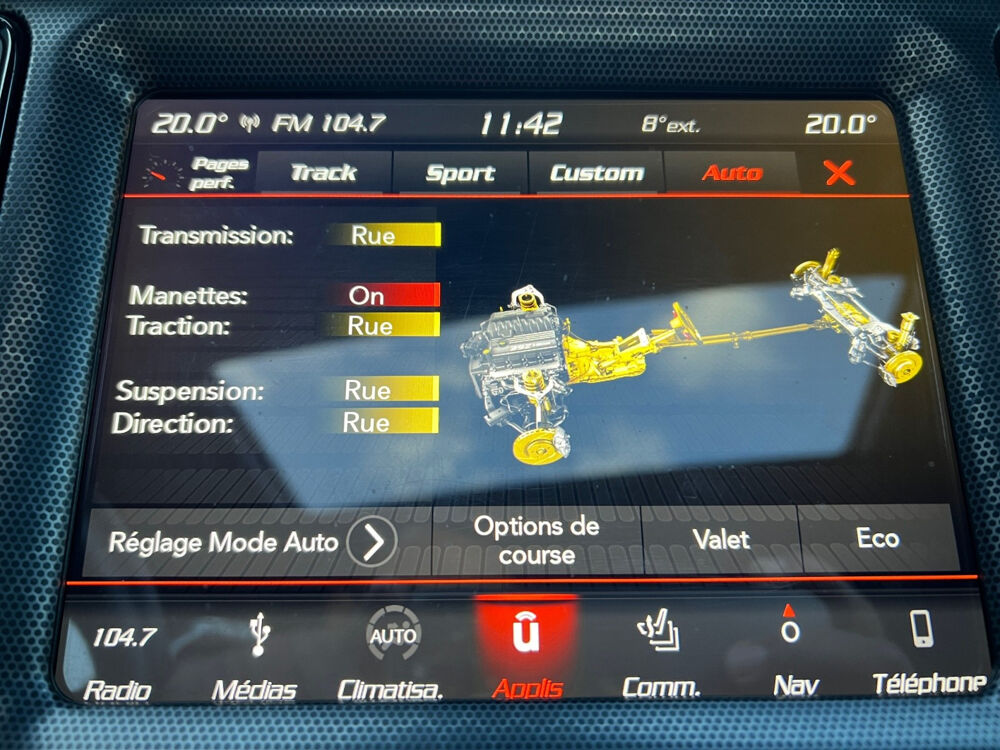This screenshot has width=1000, height=750.
Task: Switch to the Track drive mode tab
Action: coord(323,173)
